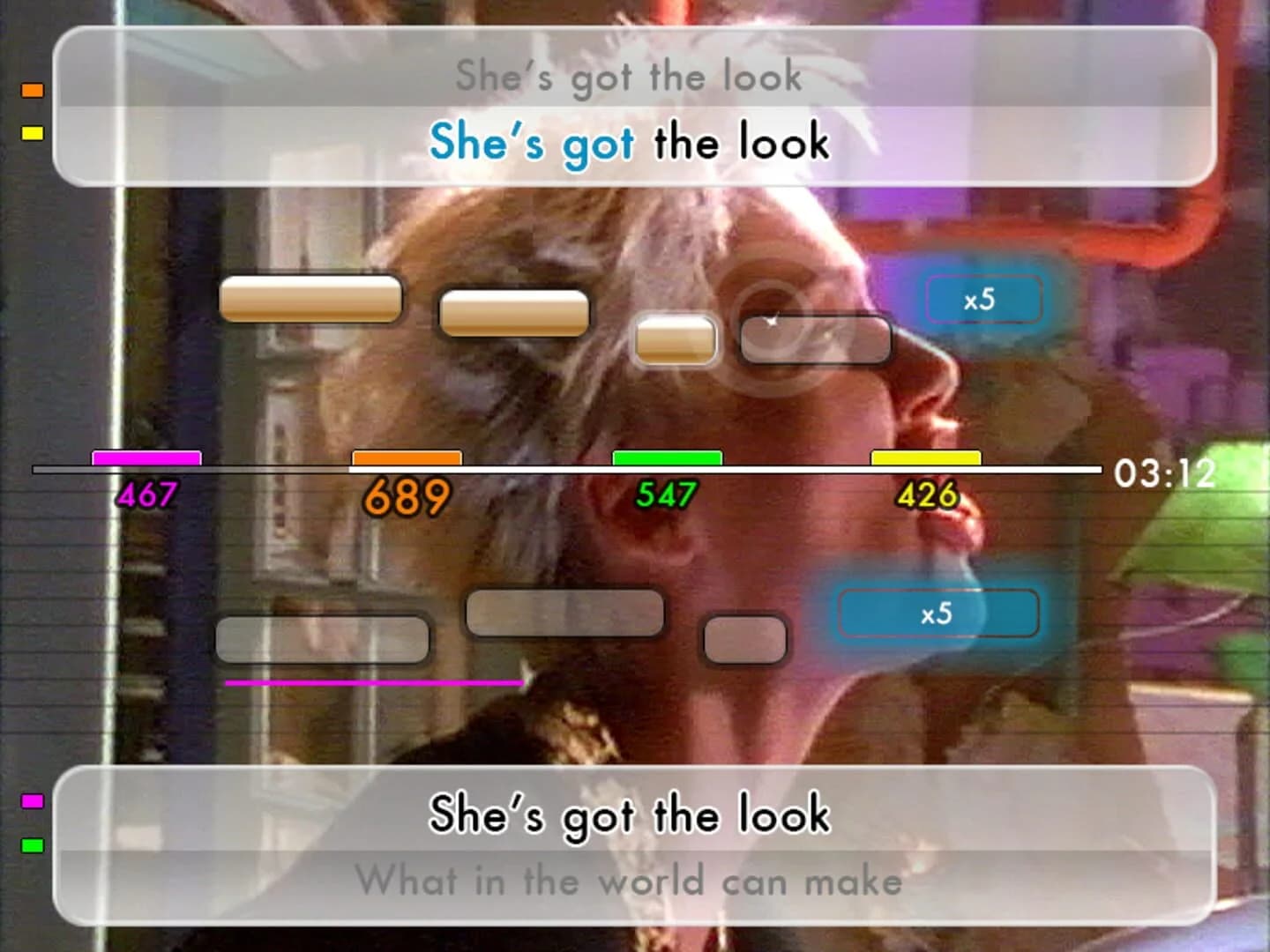
Task: Click the song timer showing 03:12
Action: coord(1164,473)
